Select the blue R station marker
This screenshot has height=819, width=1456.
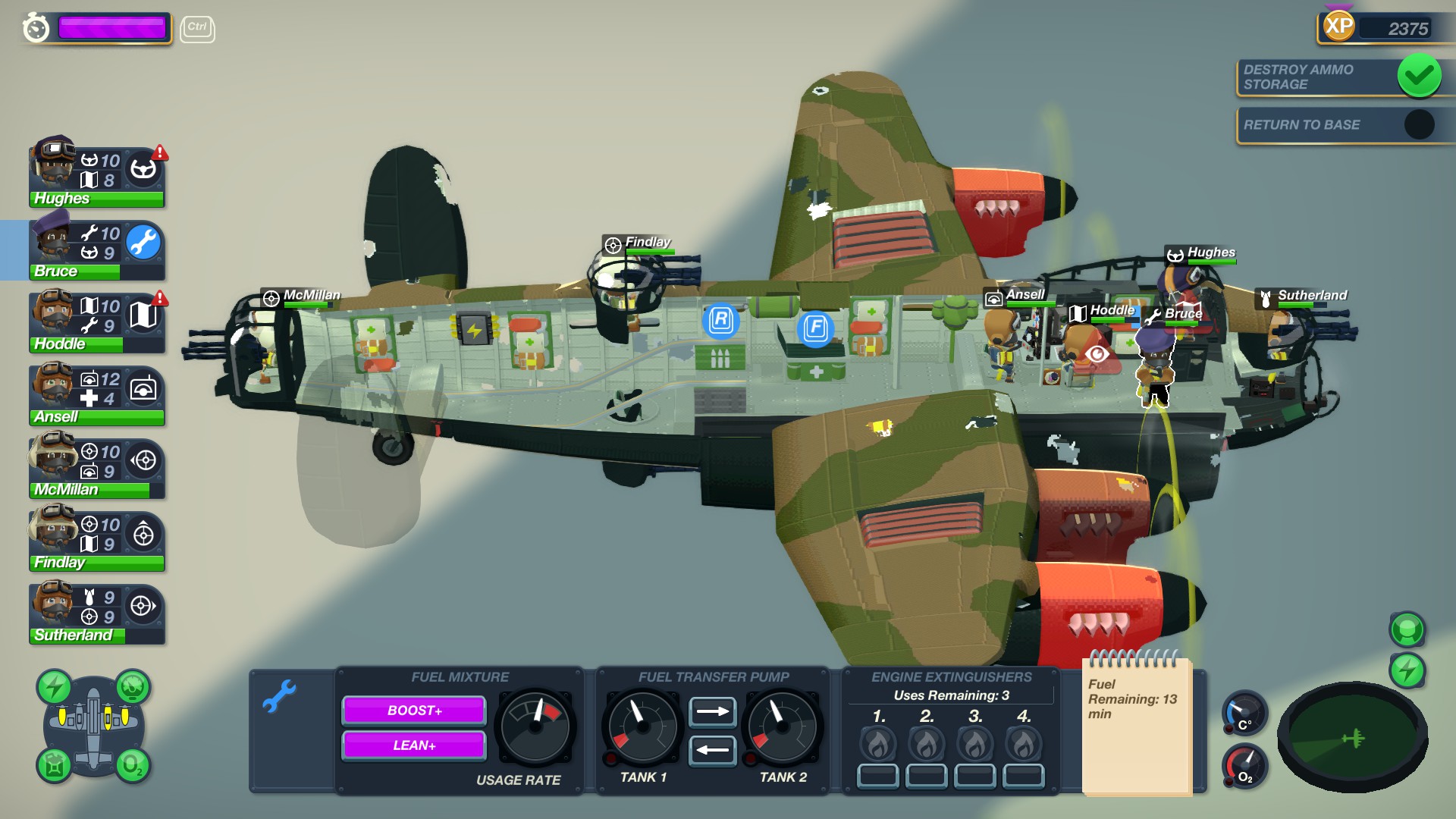[x=720, y=320]
